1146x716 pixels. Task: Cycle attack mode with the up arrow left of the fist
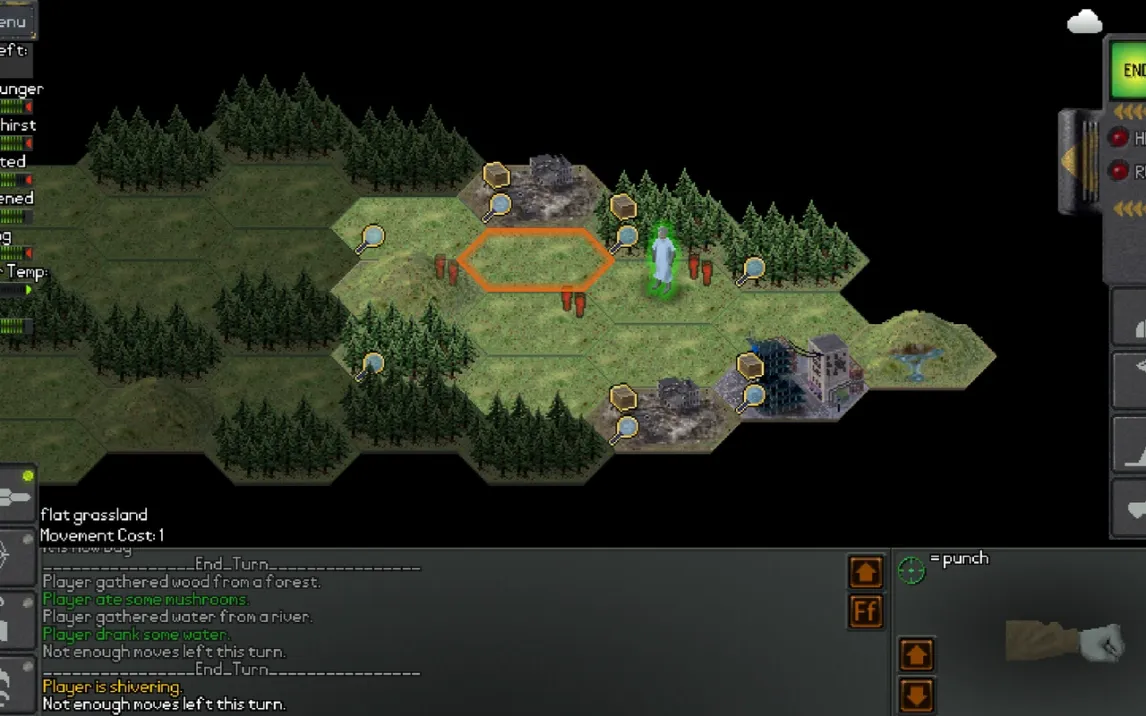pos(916,655)
